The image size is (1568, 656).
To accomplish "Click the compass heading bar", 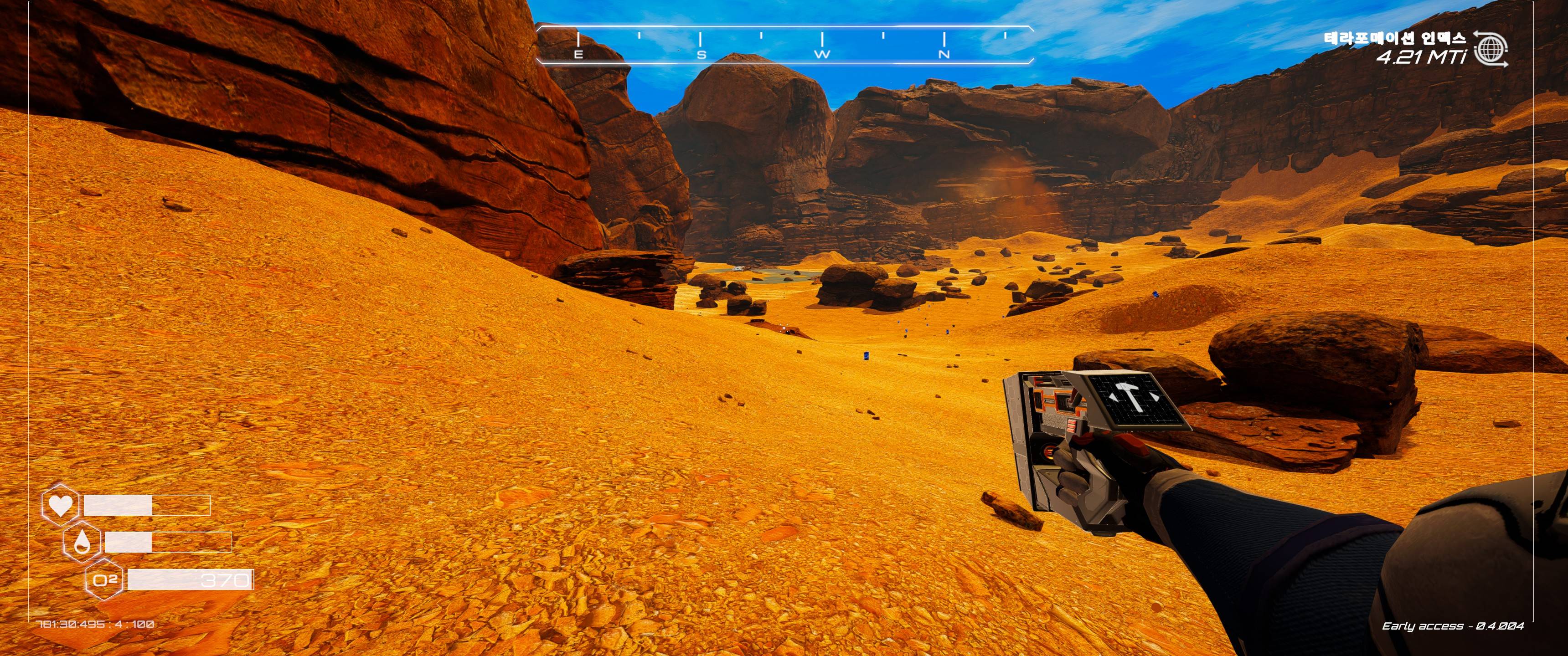I will (784, 45).
